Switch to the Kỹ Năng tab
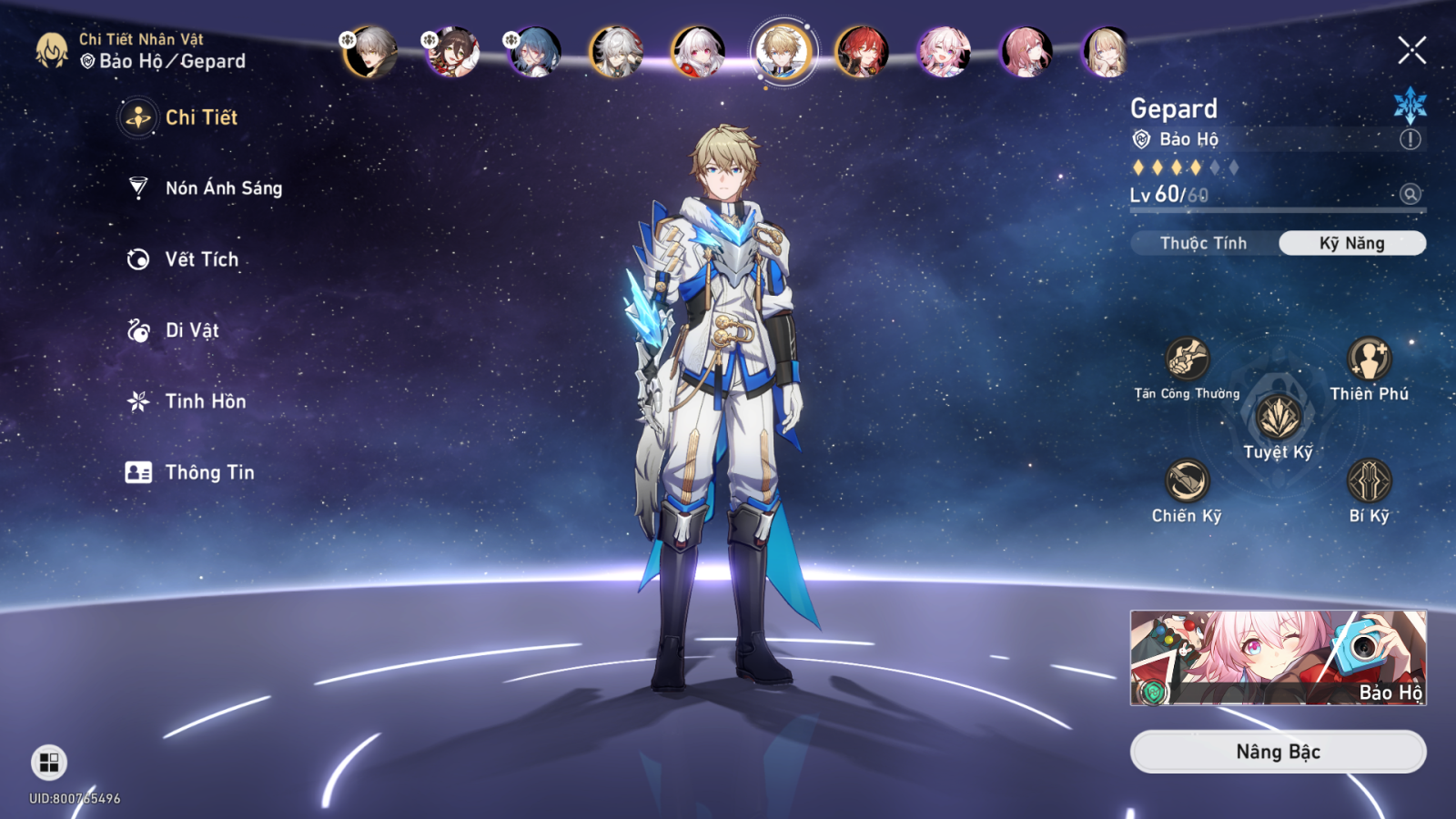The width and height of the screenshot is (1456, 819). [x=1351, y=243]
